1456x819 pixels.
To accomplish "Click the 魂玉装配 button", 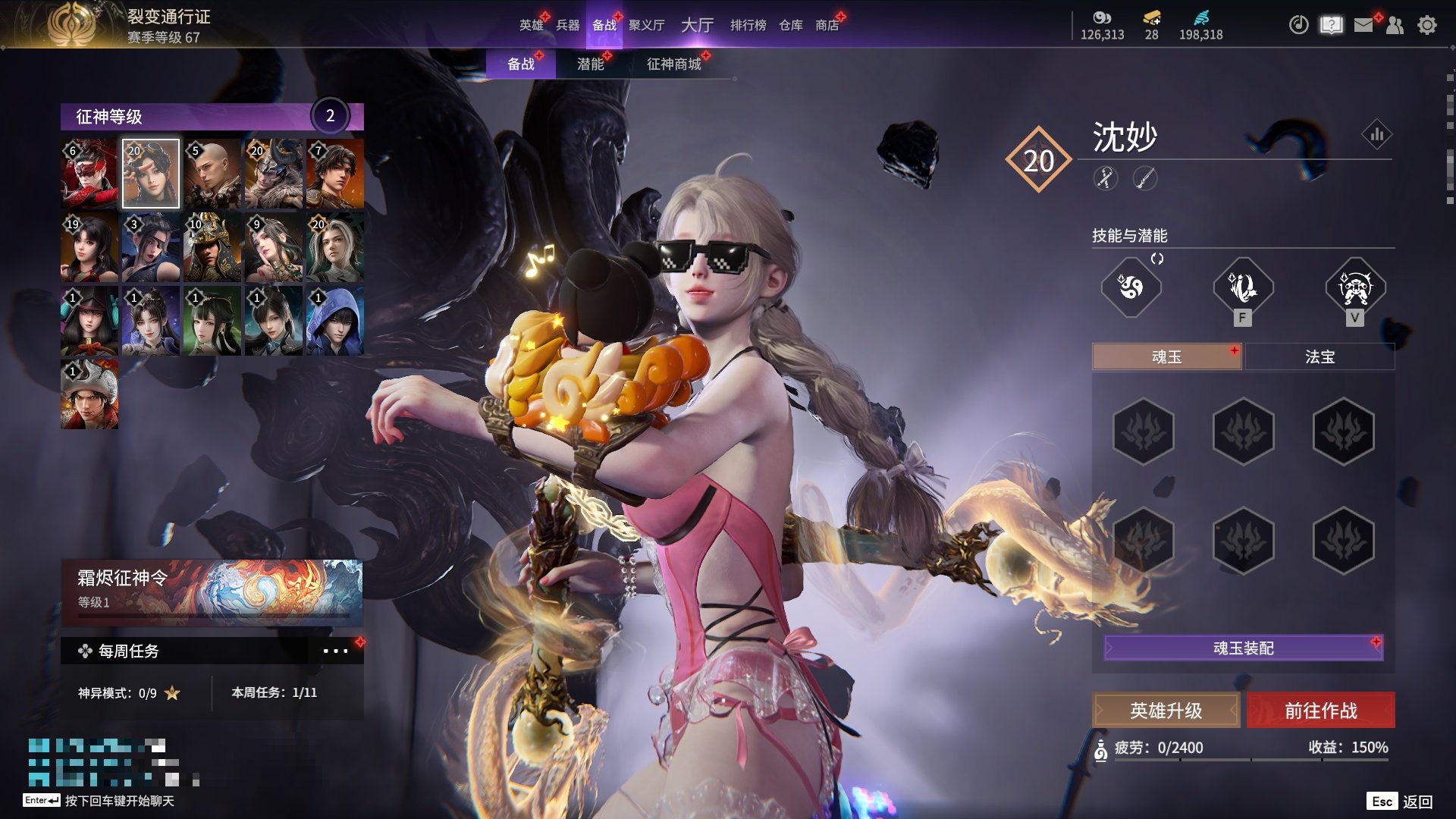I will pyautogui.click(x=1243, y=648).
